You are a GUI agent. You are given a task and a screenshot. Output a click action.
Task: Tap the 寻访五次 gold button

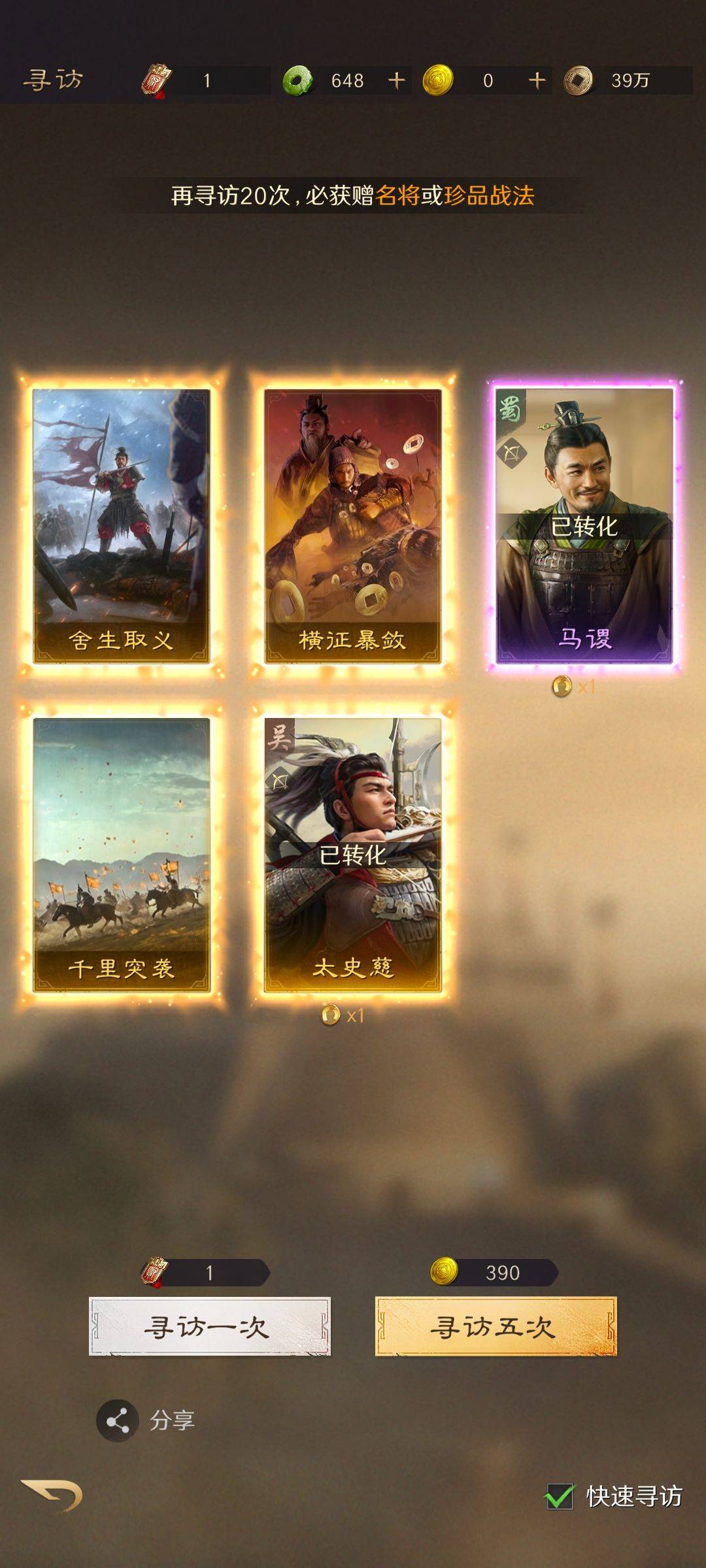pyautogui.click(x=496, y=1326)
